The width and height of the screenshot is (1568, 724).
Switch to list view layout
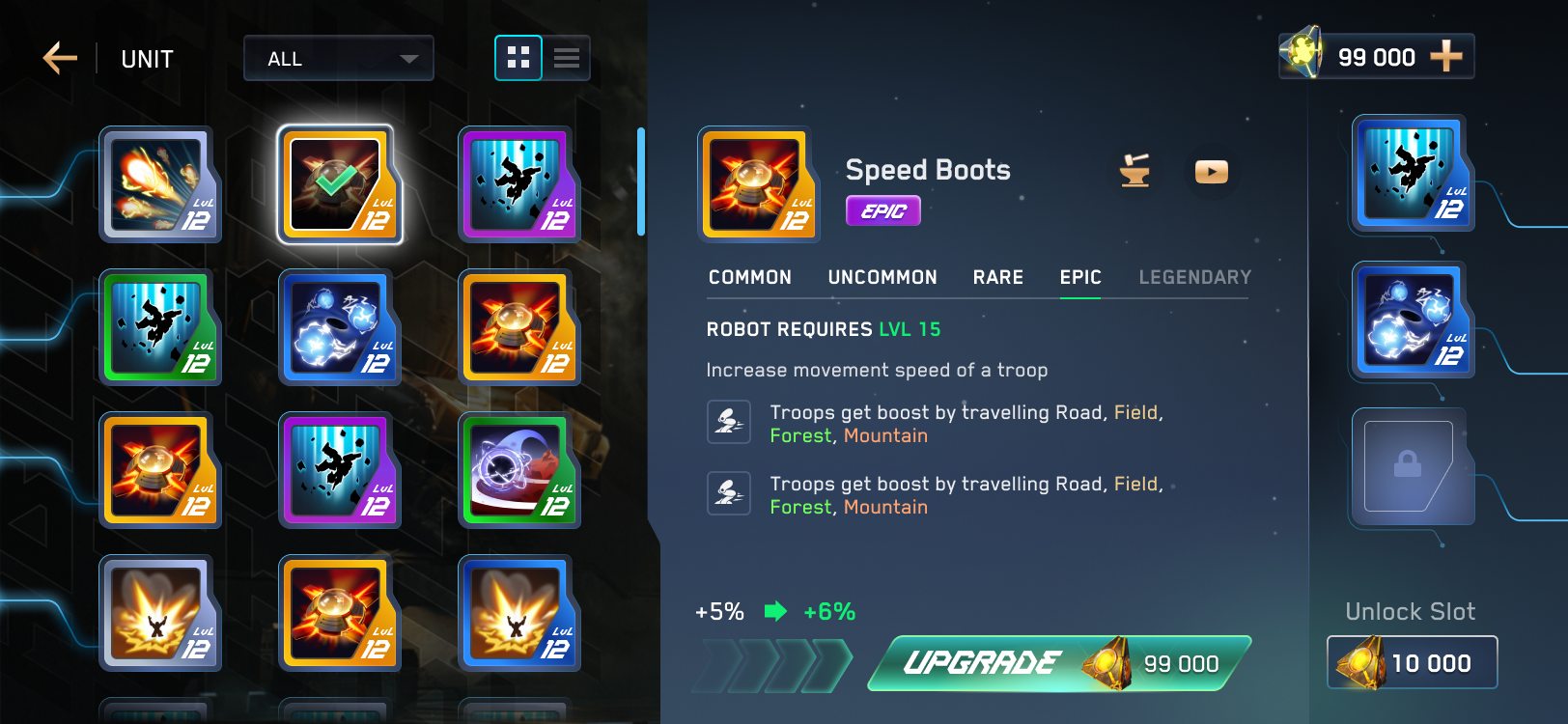567,58
